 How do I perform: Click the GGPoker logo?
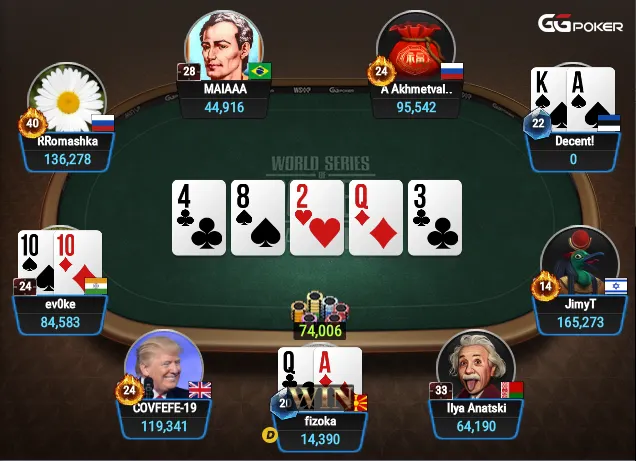tap(582, 24)
